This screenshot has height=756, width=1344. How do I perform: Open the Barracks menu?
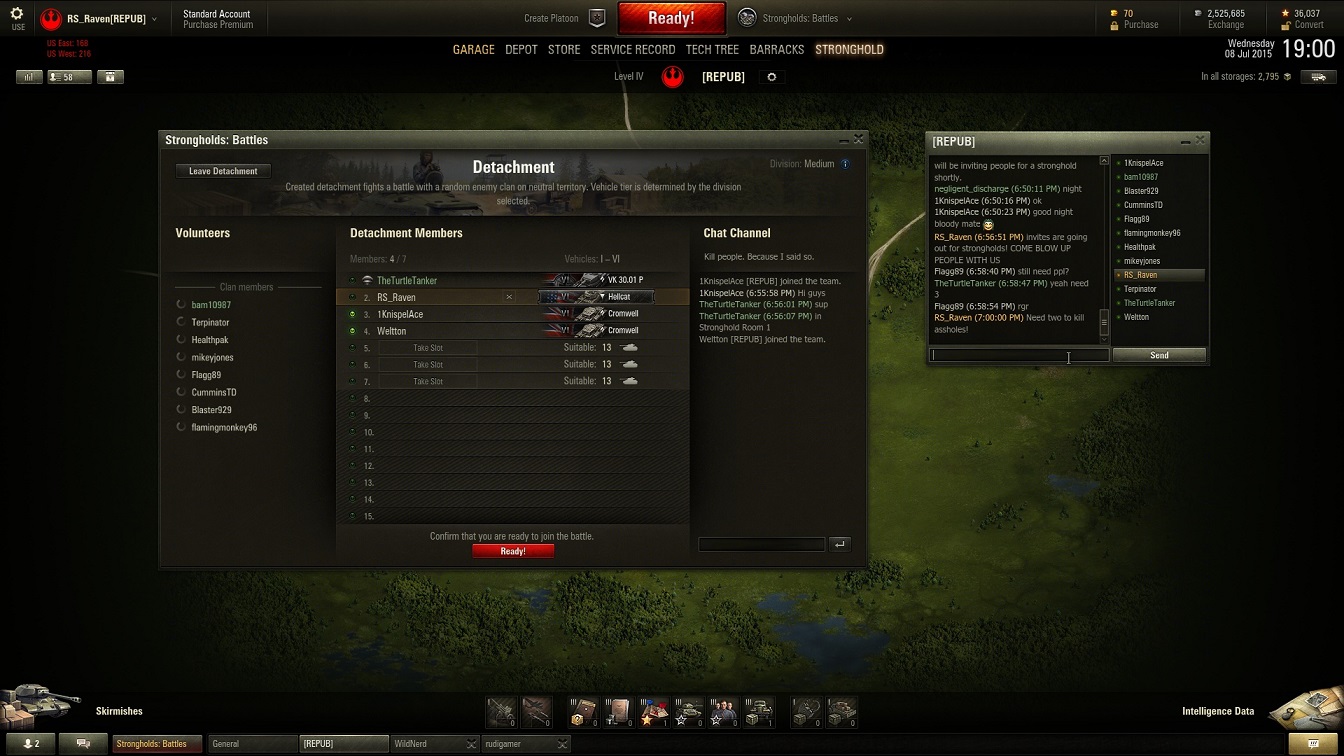[x=776, y=49]
